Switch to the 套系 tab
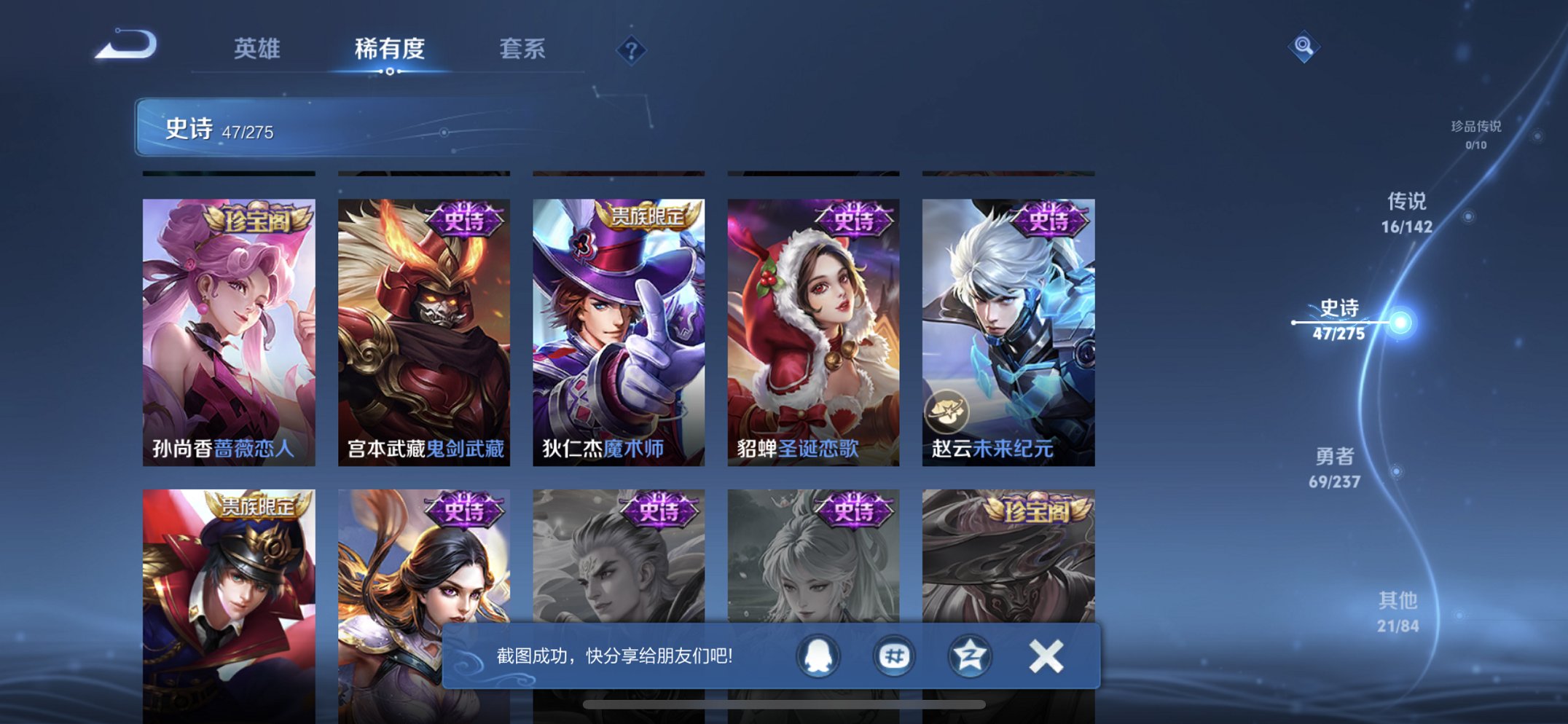Viewport: 1568px width, 724px height. 522,49
